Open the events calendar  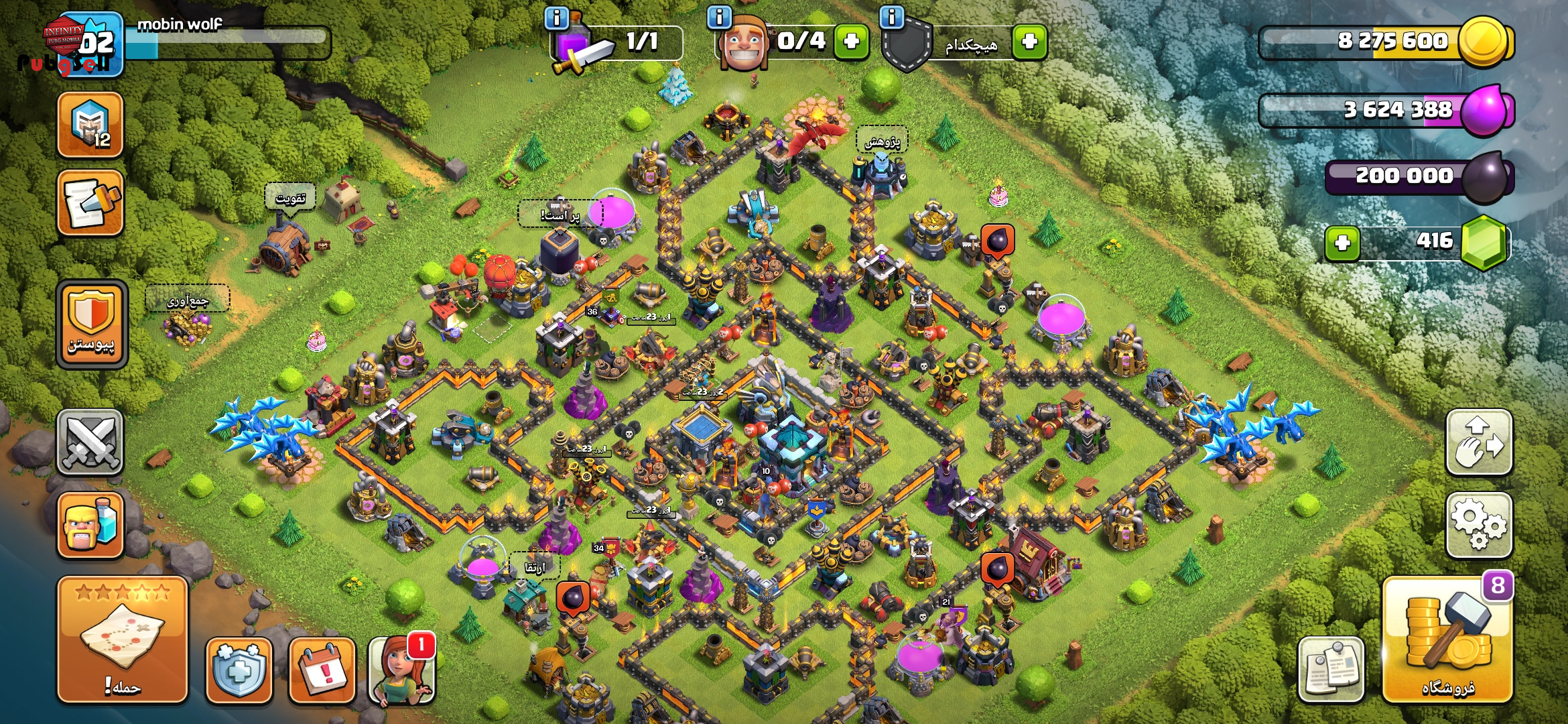(322, 670)
